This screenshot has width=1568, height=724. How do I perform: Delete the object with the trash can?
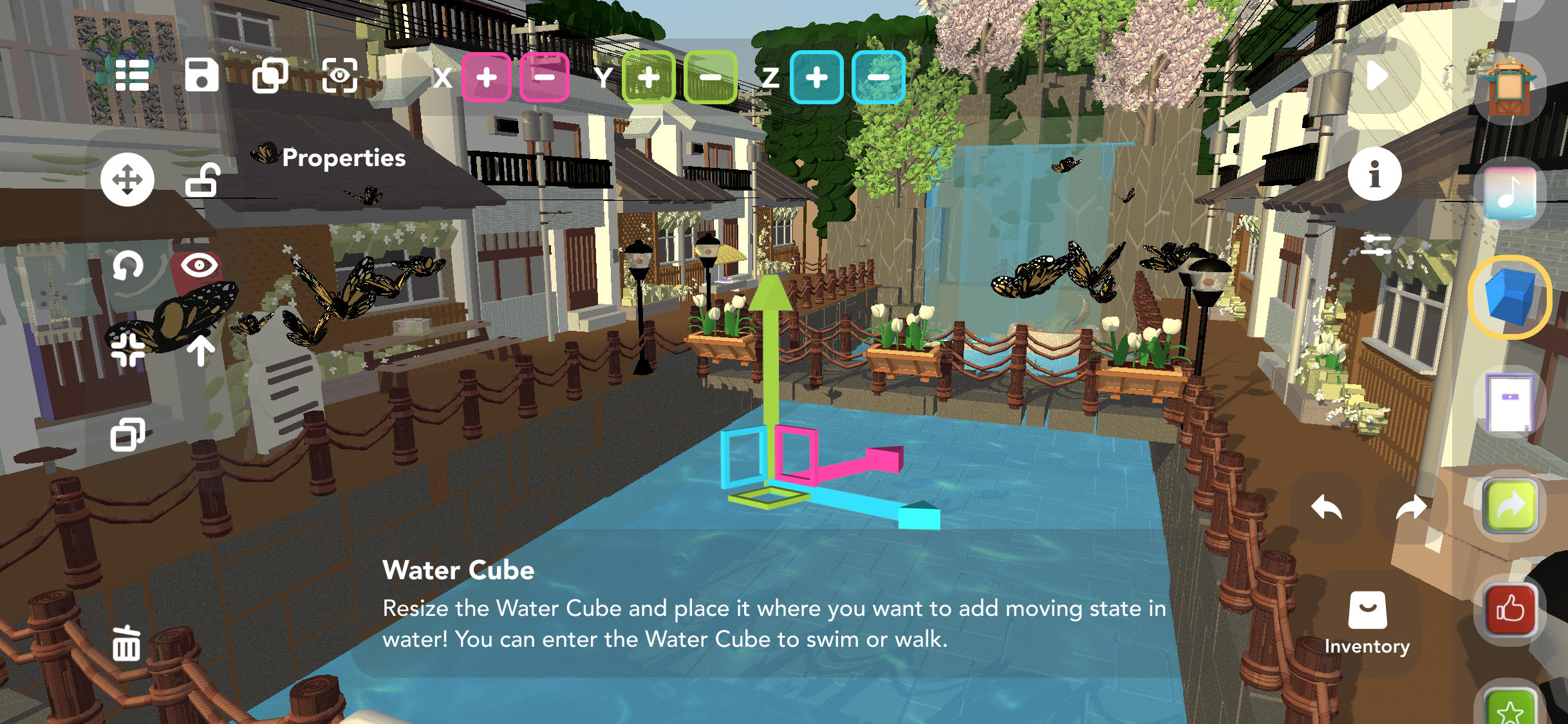coord(126,643)
